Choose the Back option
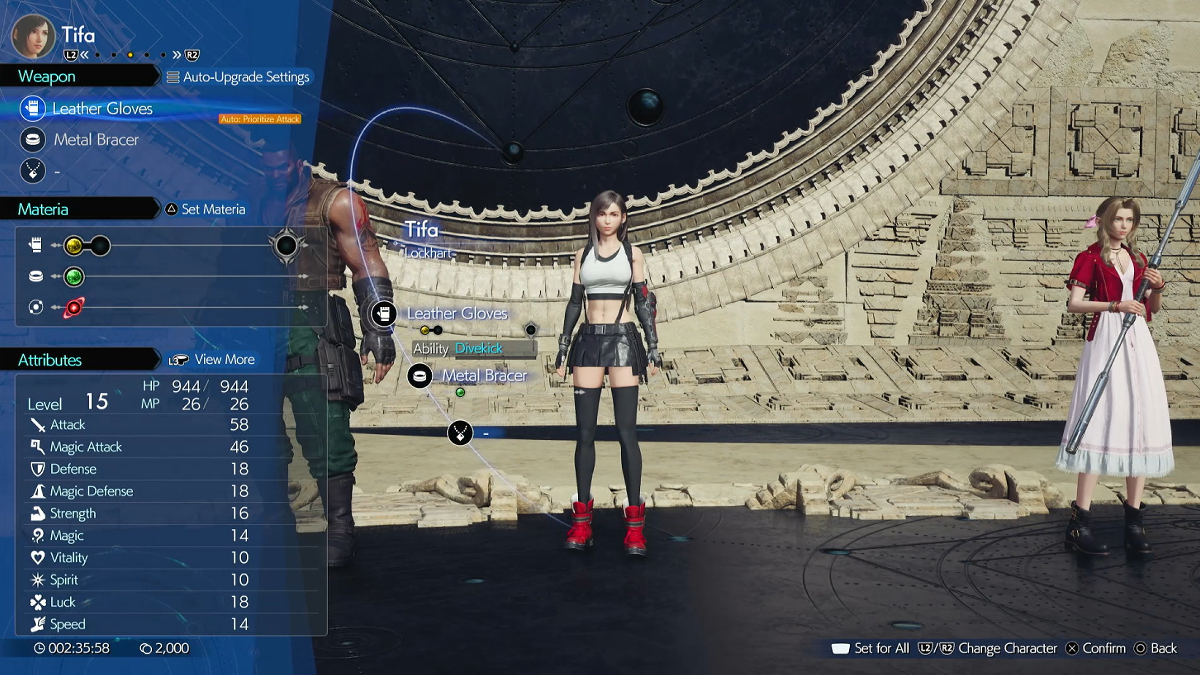This screenshot has height=675, width=1200. 1156,648
